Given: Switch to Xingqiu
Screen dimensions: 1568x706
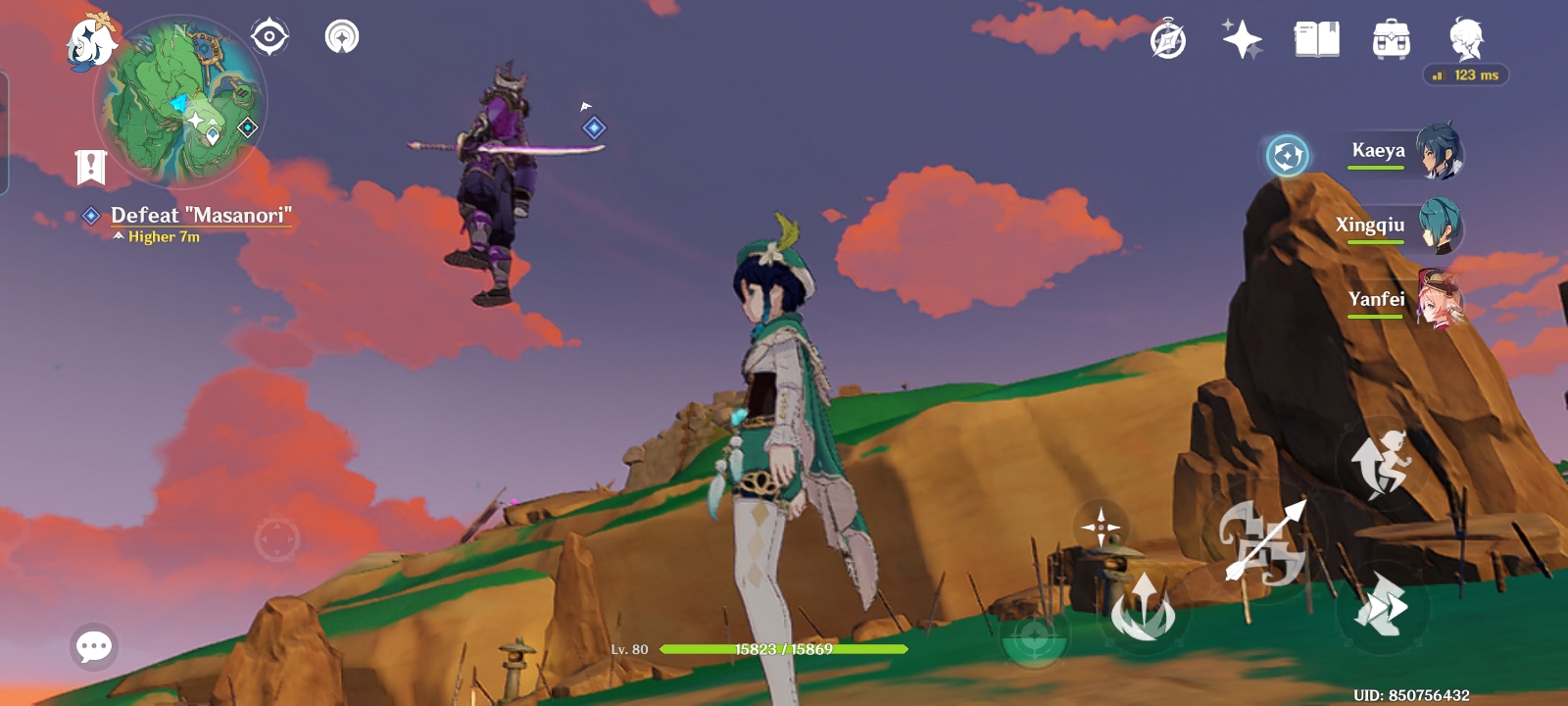Looking at the screenshot, I should click(1403, 227).
